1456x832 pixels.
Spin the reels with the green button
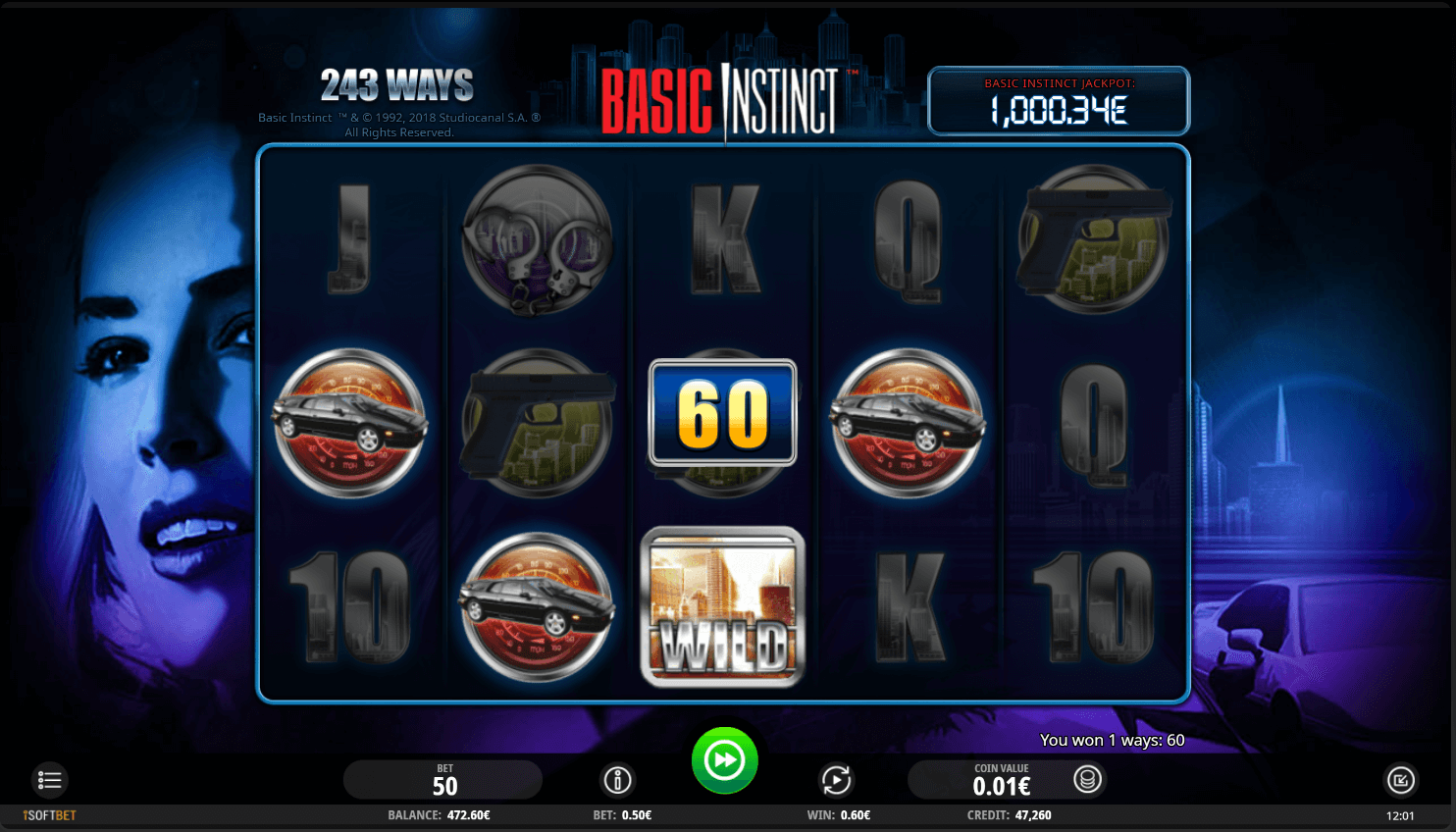tap(724, 760)
